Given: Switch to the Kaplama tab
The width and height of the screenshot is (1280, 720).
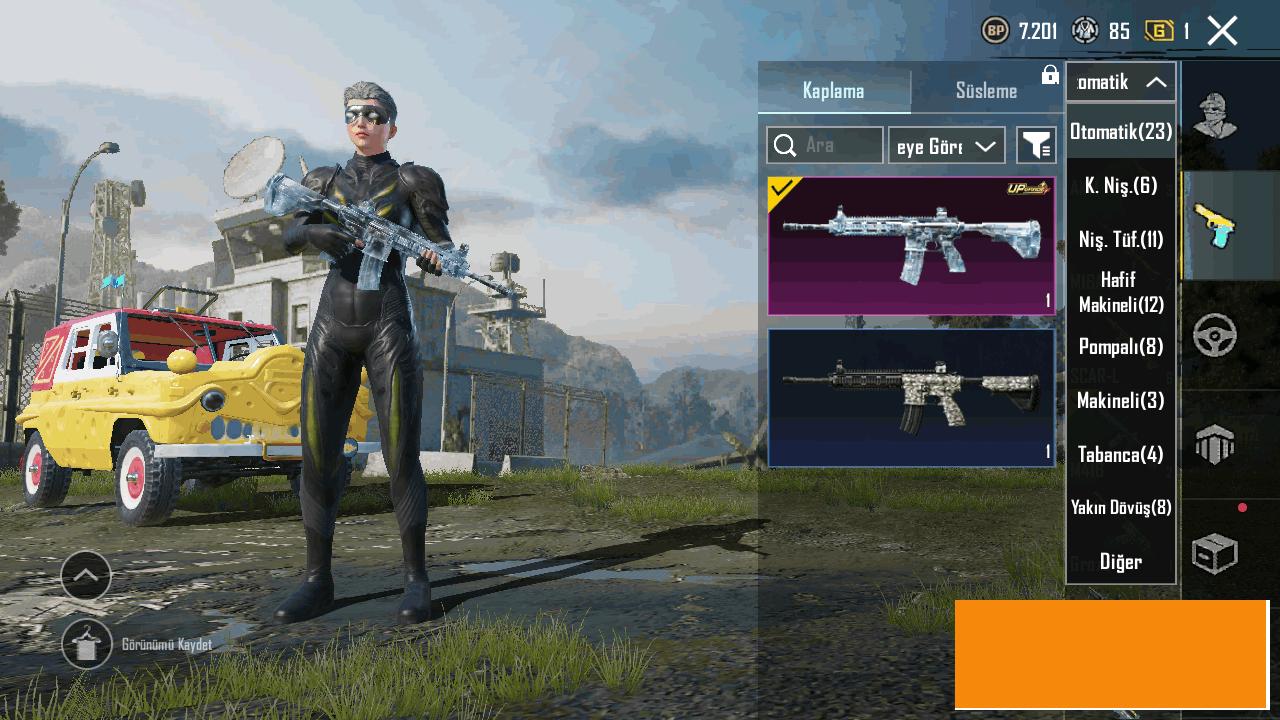Looking at the screenshot, I should coord(833,90).
